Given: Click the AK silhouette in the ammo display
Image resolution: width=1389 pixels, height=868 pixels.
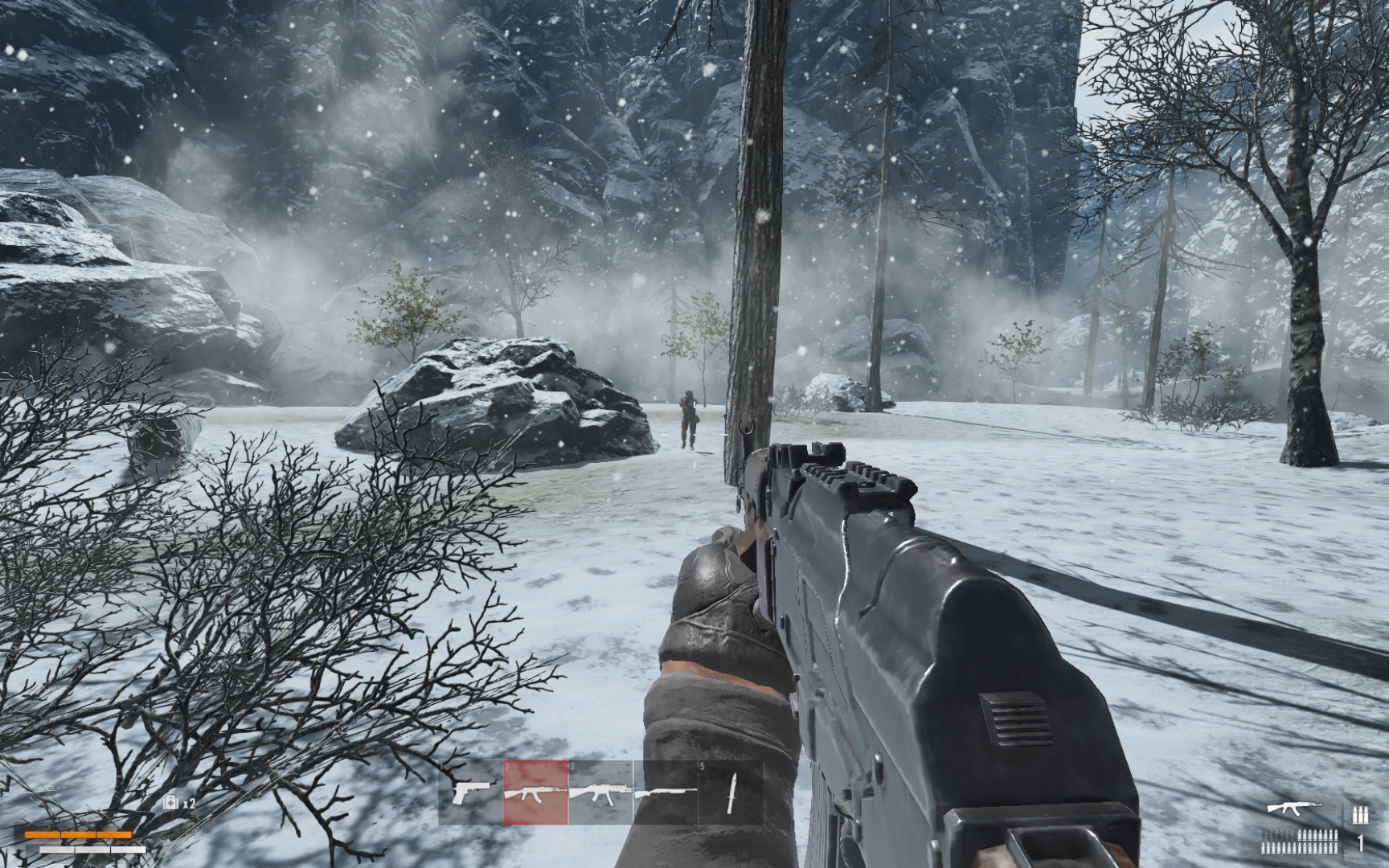Looking at the screenshot, I should 1294,807.
